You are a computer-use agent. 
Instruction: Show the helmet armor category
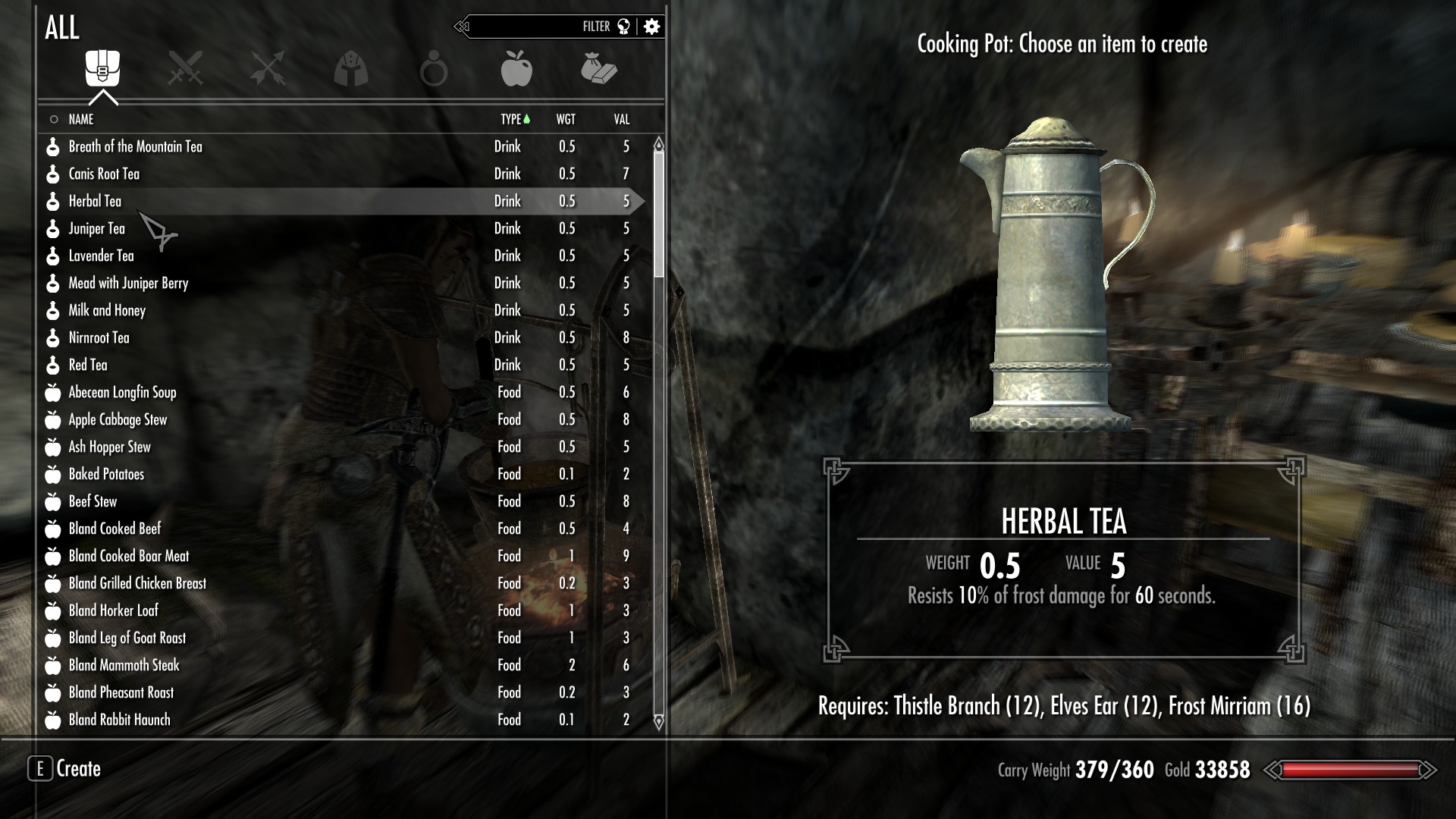(350, 69)
